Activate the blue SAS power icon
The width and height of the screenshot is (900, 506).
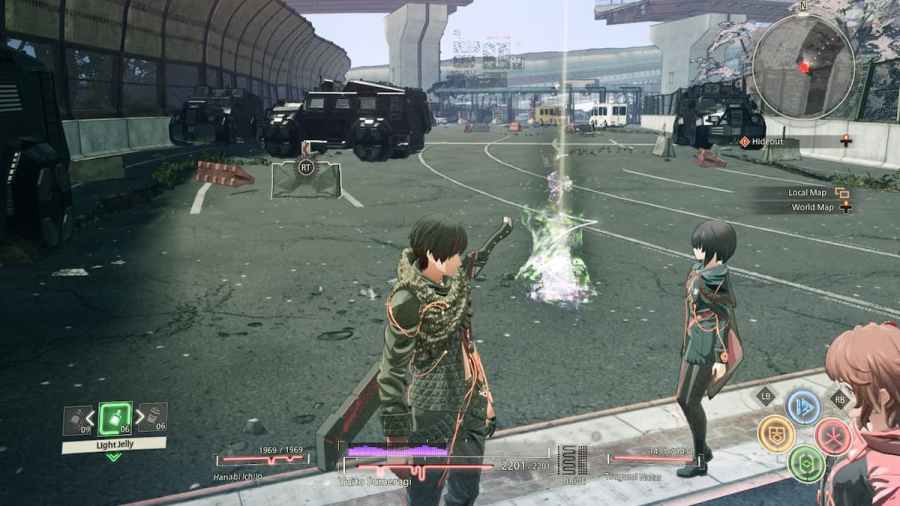pyautogui.click(x=803, y=406)
